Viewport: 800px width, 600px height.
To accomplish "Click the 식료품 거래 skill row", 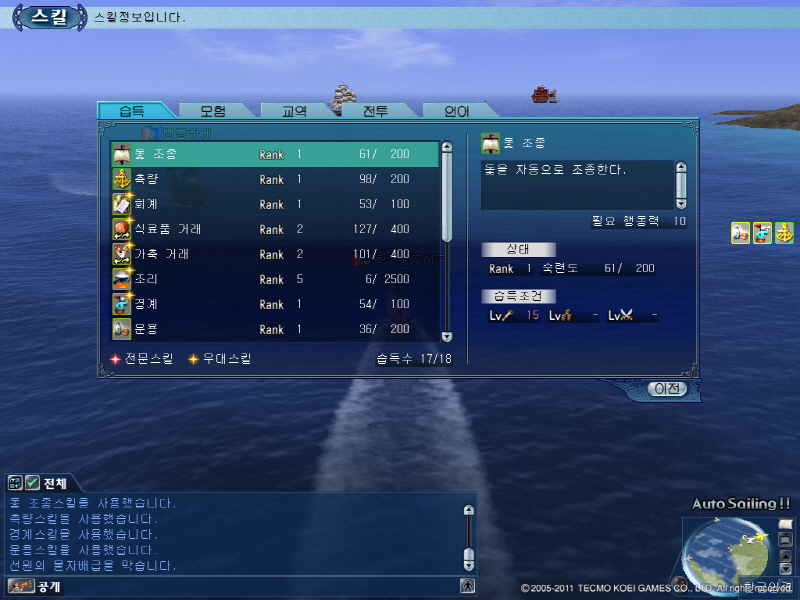I will point(274,230).
